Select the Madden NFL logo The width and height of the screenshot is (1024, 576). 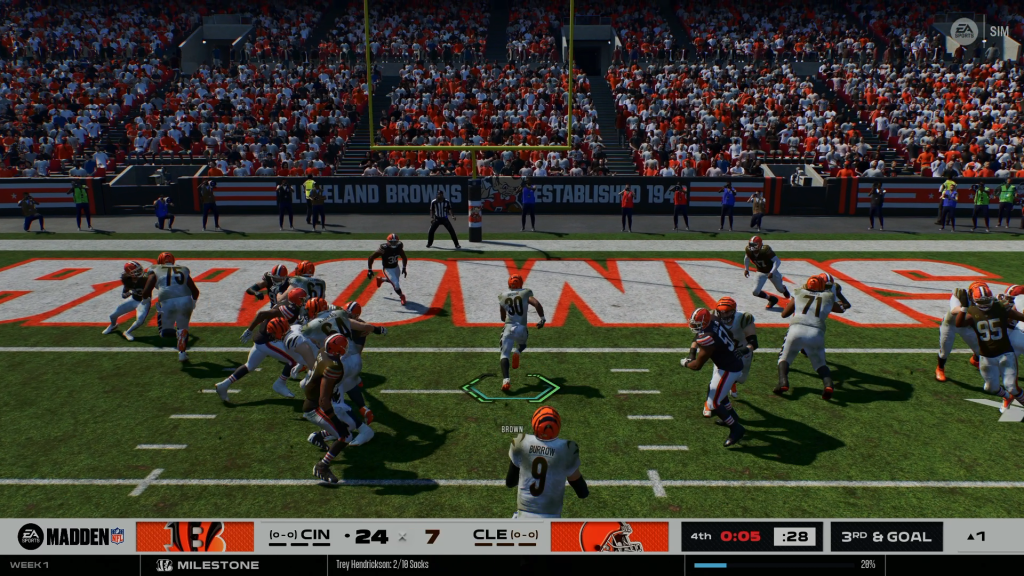click(71, 536)
